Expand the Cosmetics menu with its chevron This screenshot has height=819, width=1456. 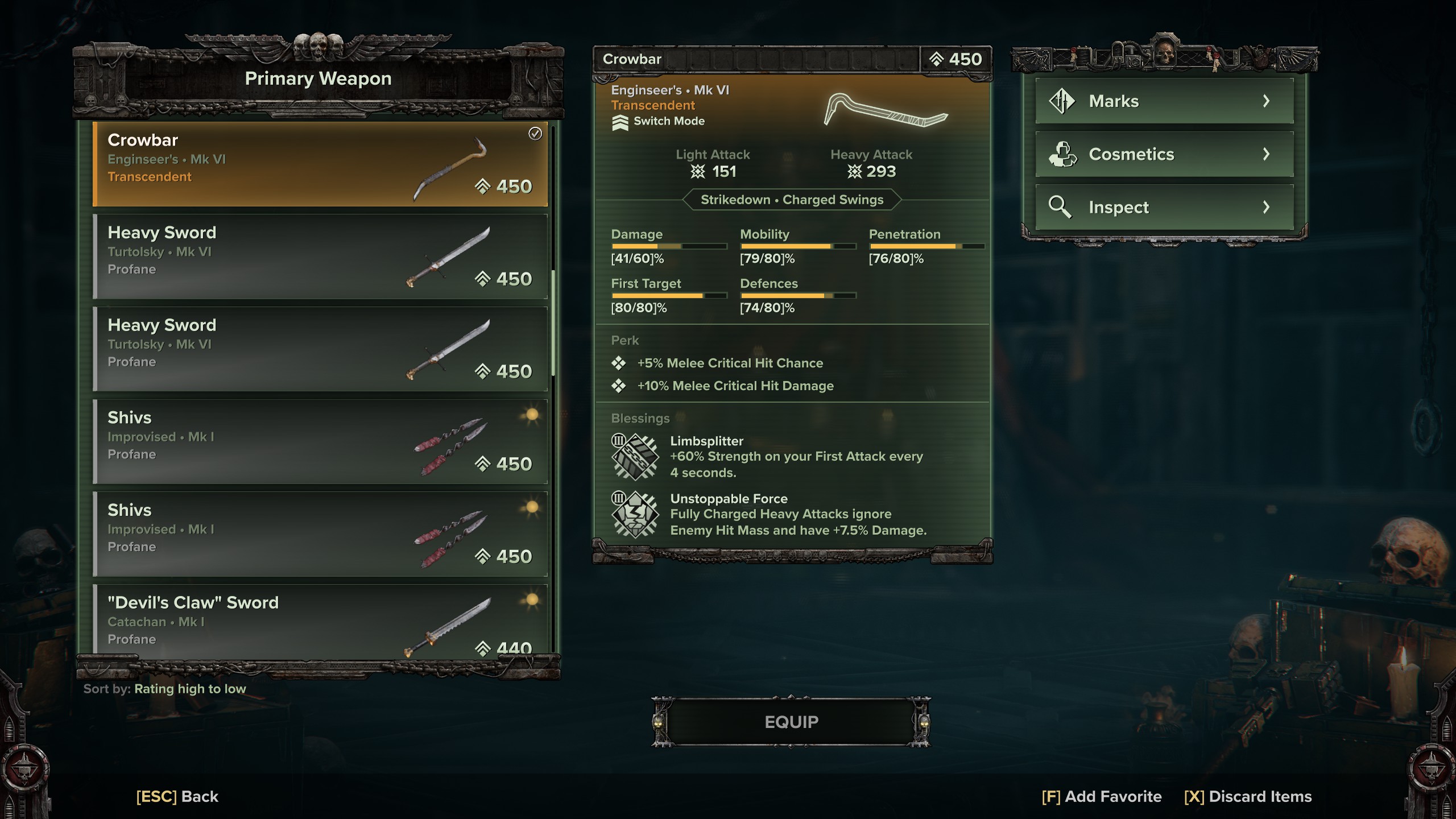(x=1267, y=154)
